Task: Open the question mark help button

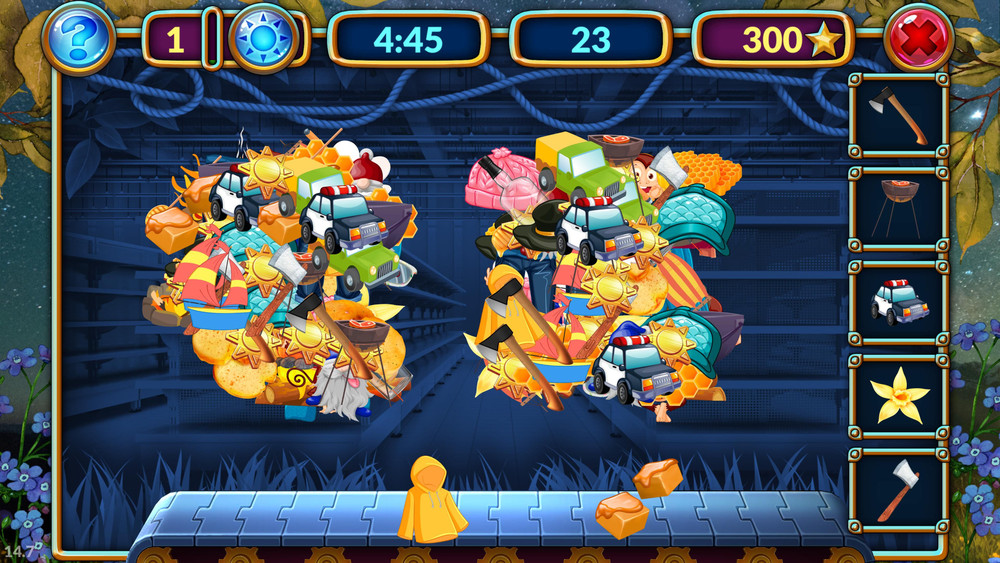Action: tap(79, 40)
